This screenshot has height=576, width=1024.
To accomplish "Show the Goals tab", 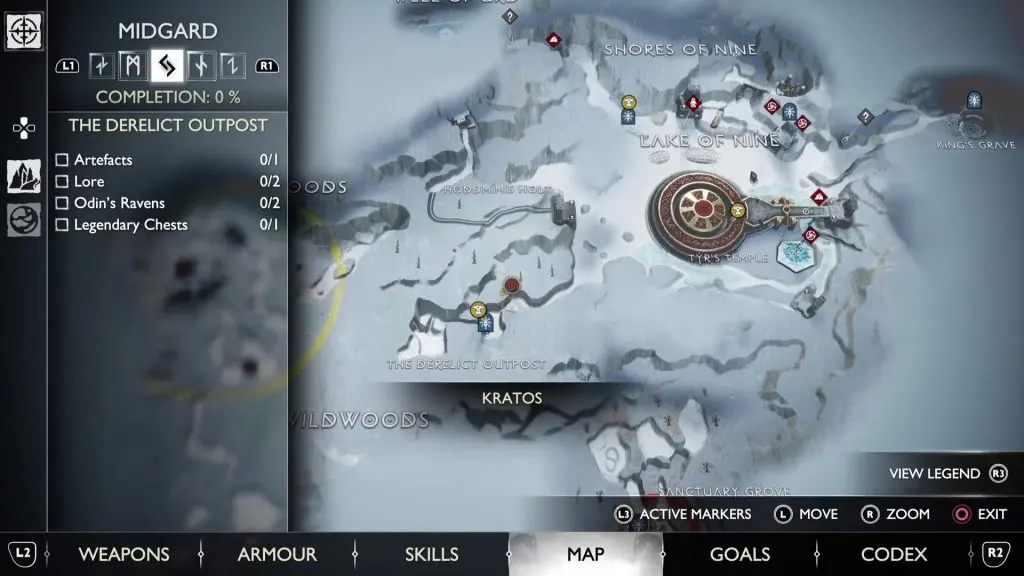I will pyautogui.click(x=739, y=554).
